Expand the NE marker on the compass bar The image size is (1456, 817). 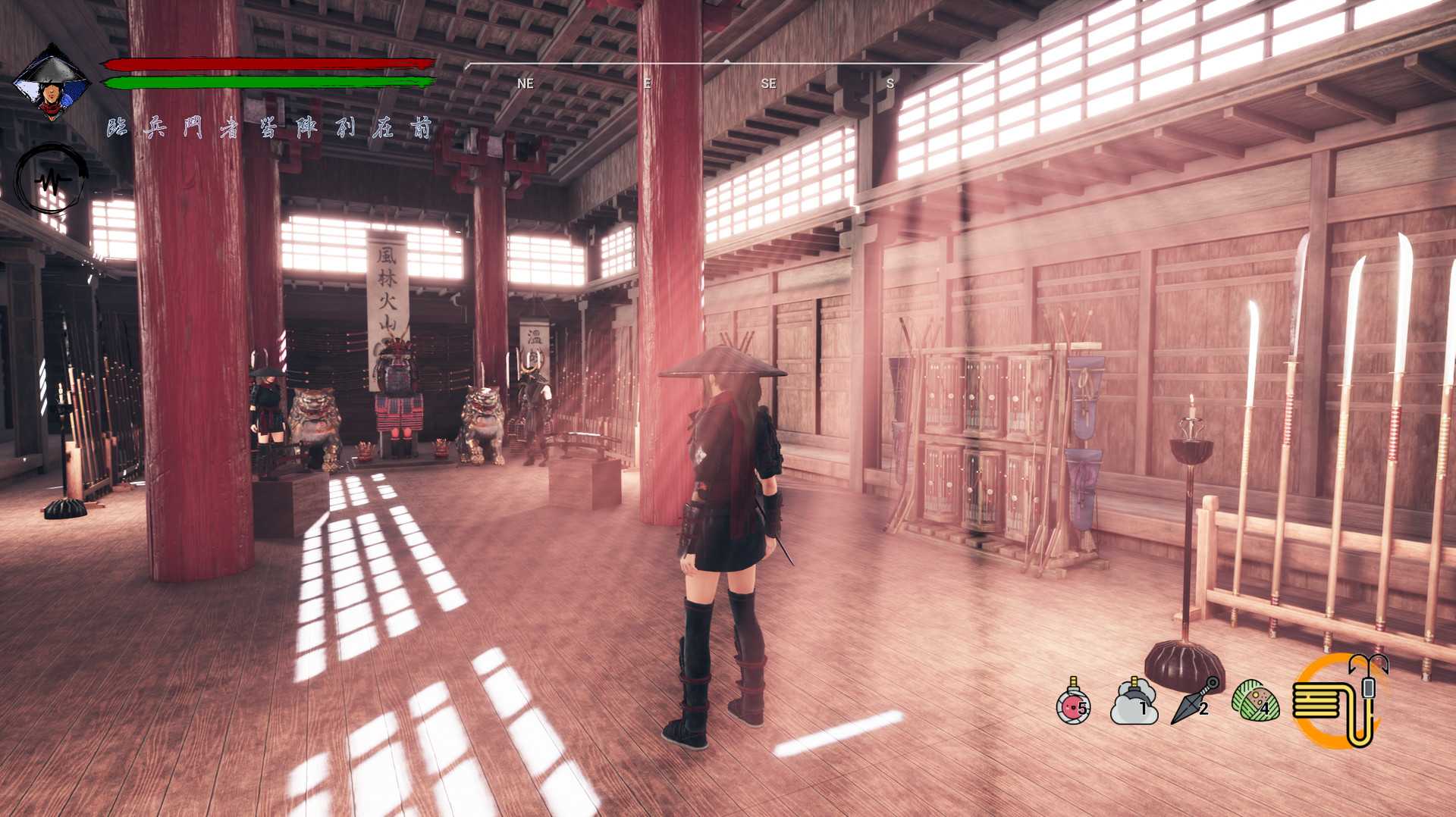[524, 83]
